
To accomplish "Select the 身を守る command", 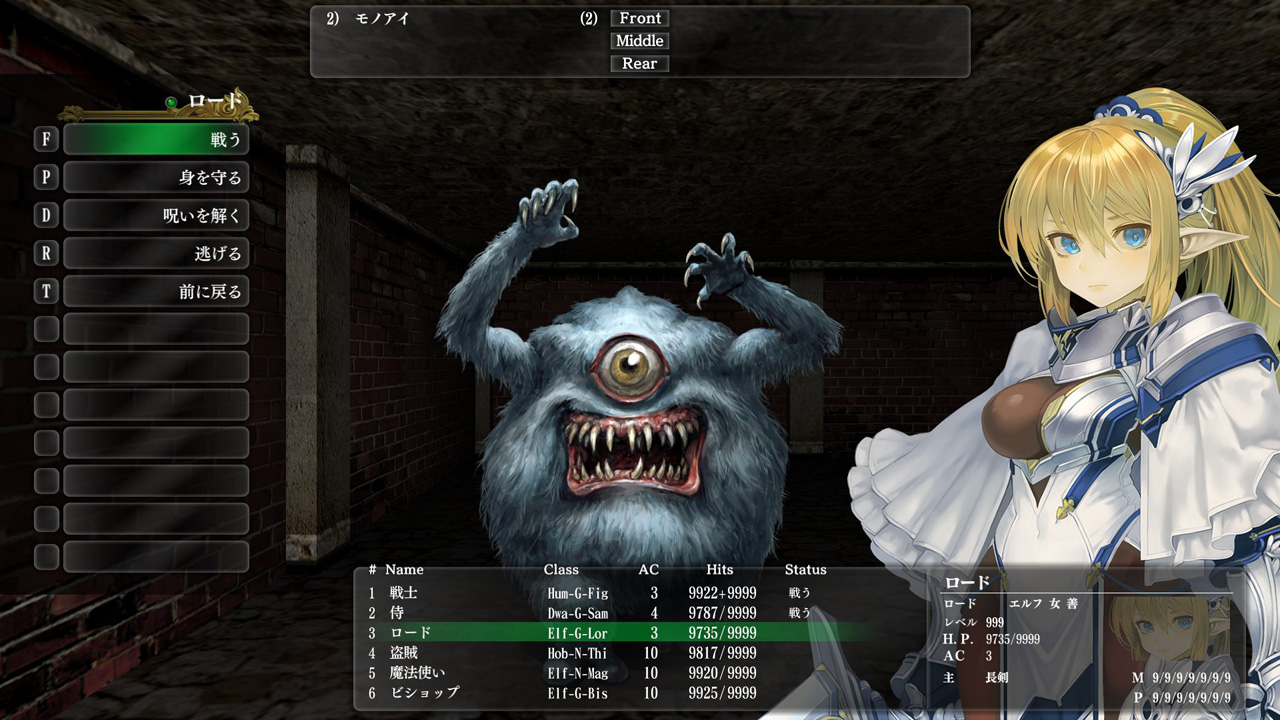I will tap(156, 177).
